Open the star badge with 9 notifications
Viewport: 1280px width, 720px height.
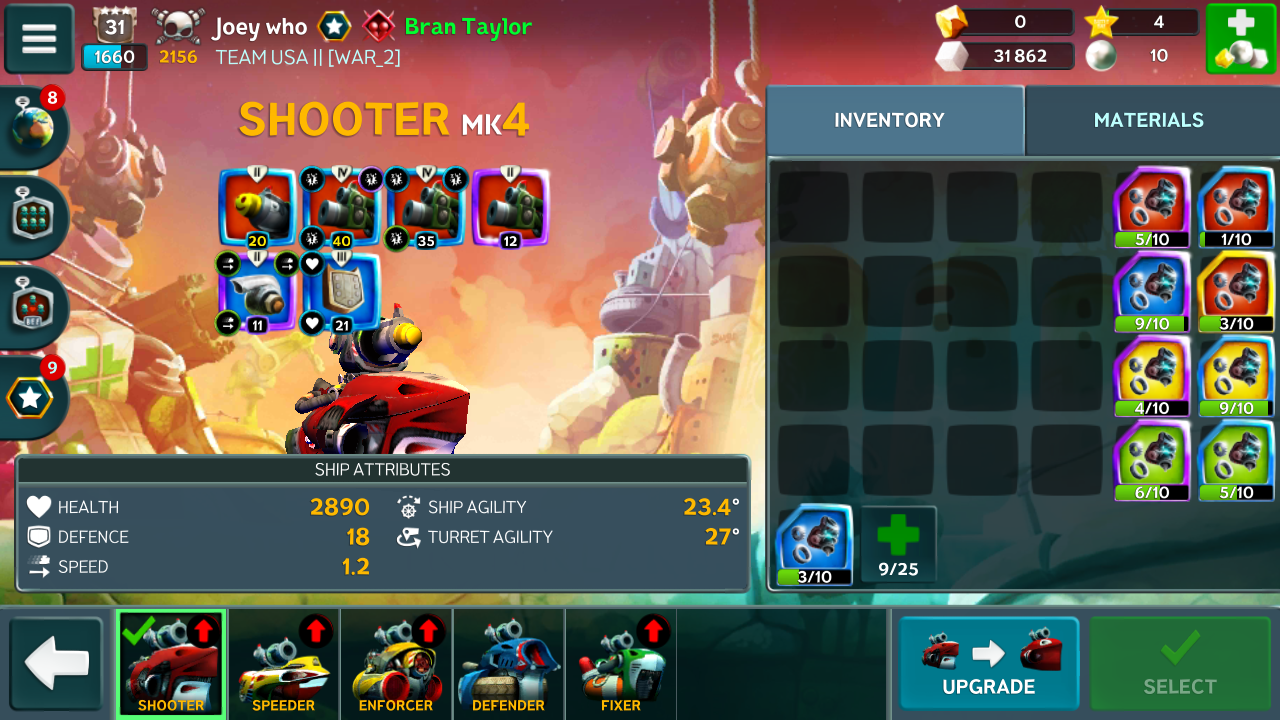point(33,397)
